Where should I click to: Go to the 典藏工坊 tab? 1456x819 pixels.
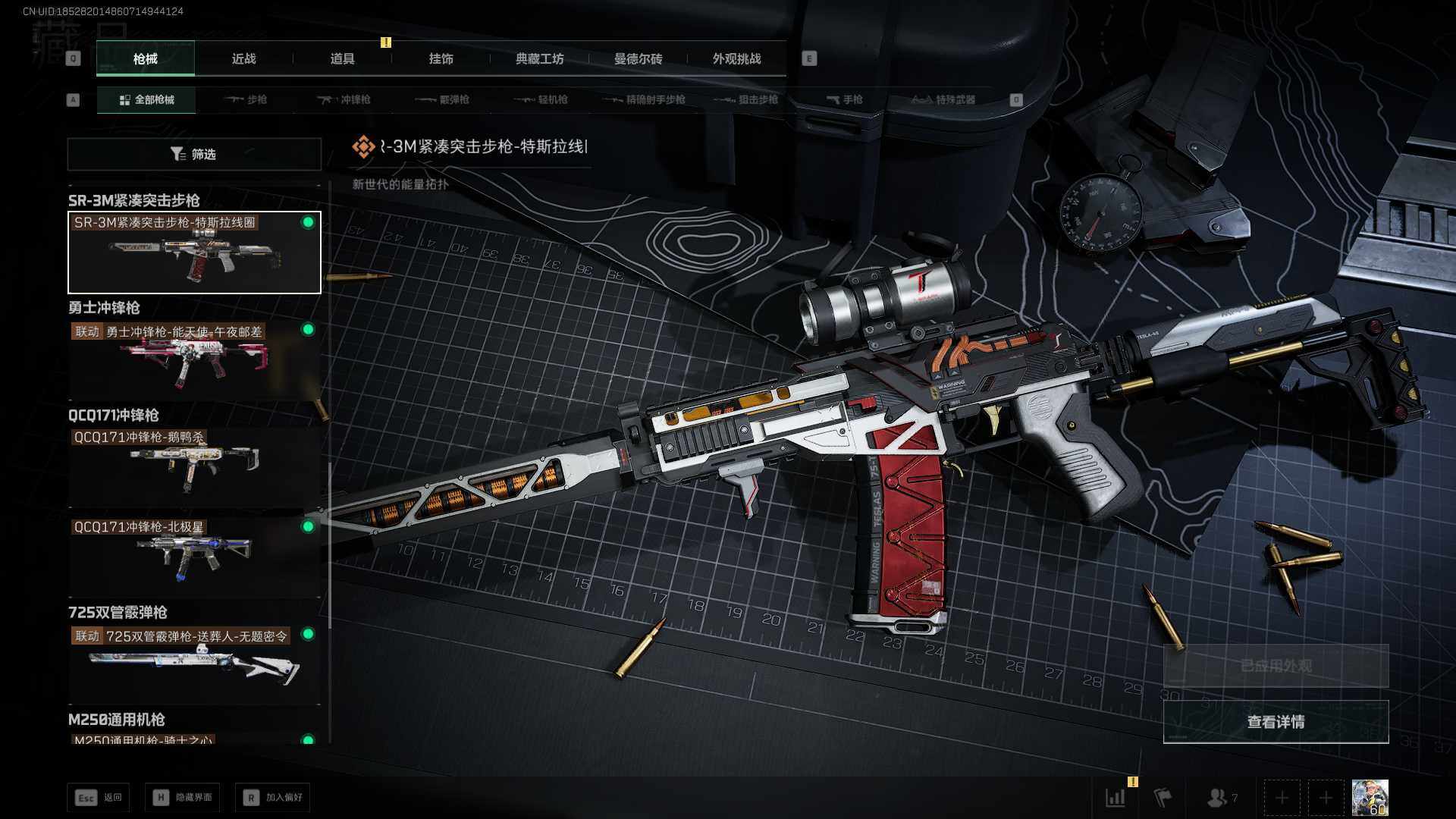point(539,58)
